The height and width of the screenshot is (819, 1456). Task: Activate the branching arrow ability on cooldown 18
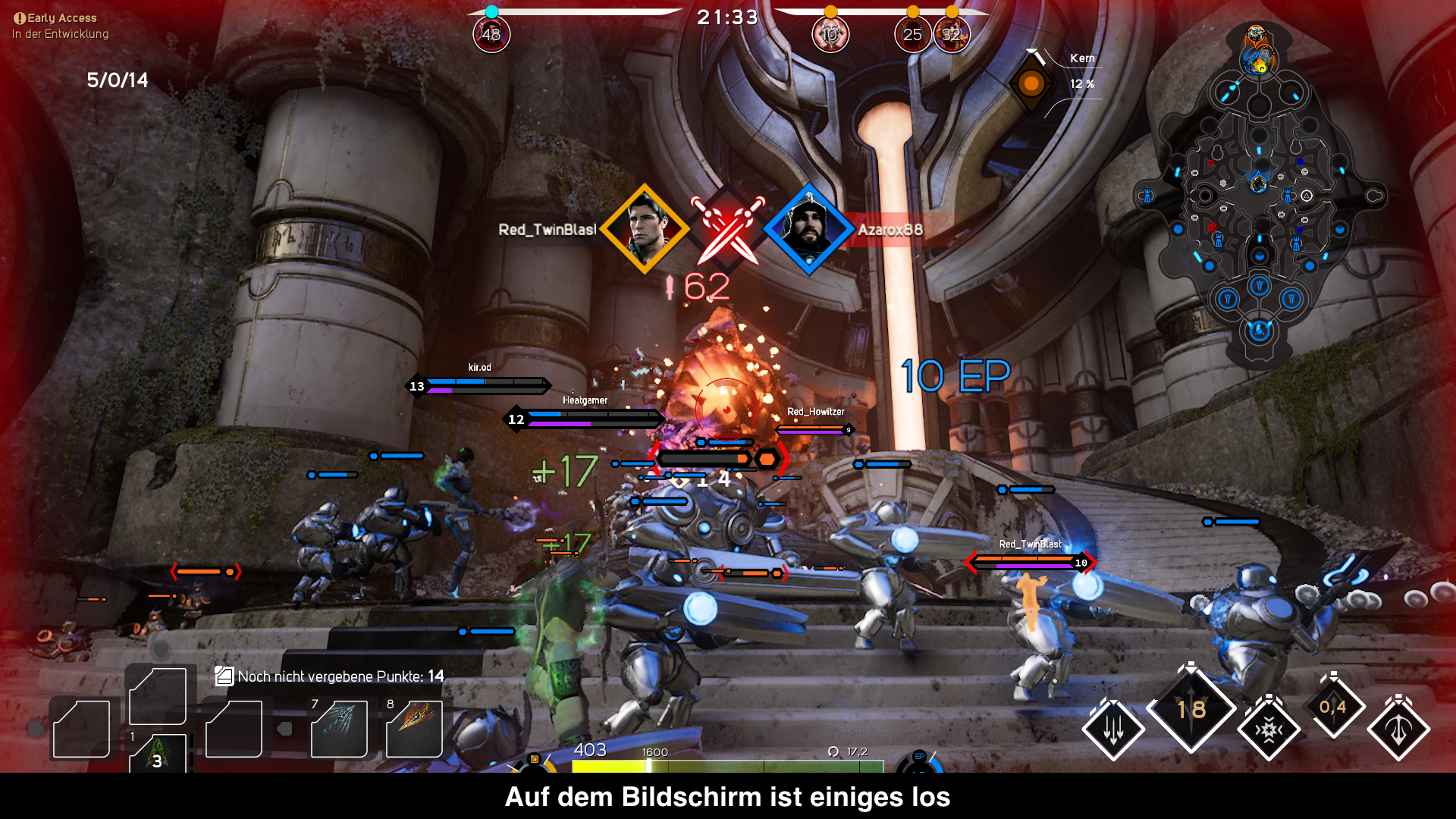(1191, 709)
